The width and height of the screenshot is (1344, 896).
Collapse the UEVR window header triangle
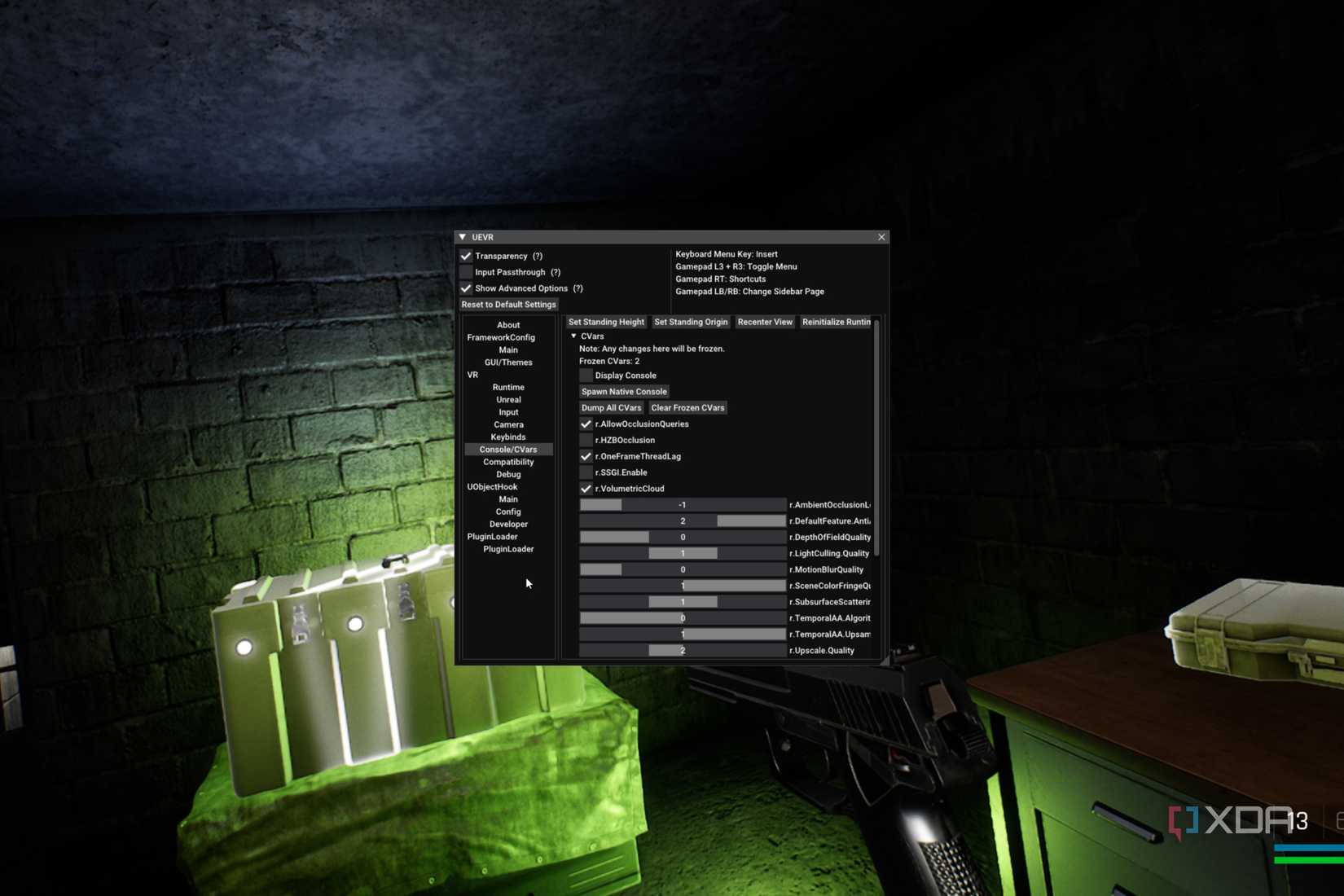coord(462,237)
